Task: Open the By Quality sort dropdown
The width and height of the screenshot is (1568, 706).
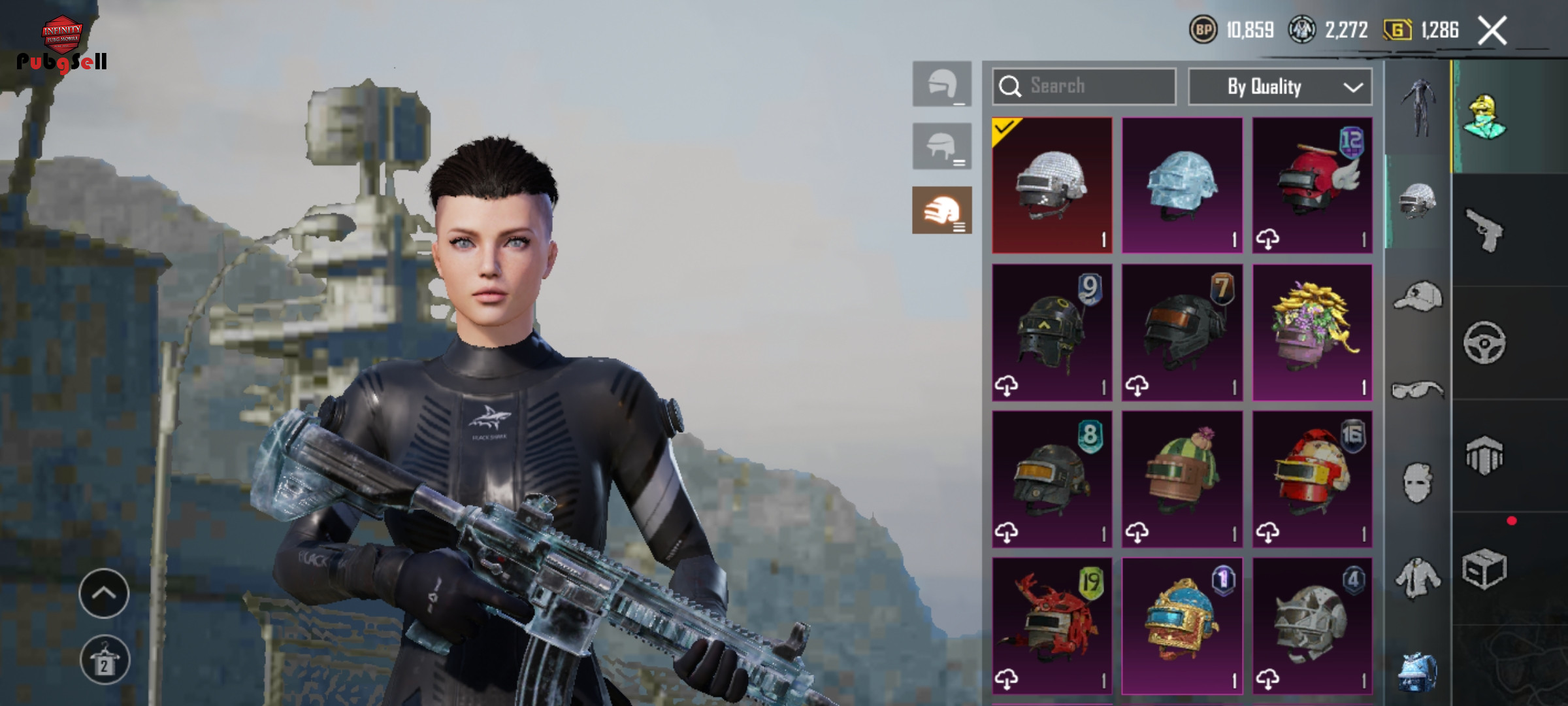Action: (1280, 86)
